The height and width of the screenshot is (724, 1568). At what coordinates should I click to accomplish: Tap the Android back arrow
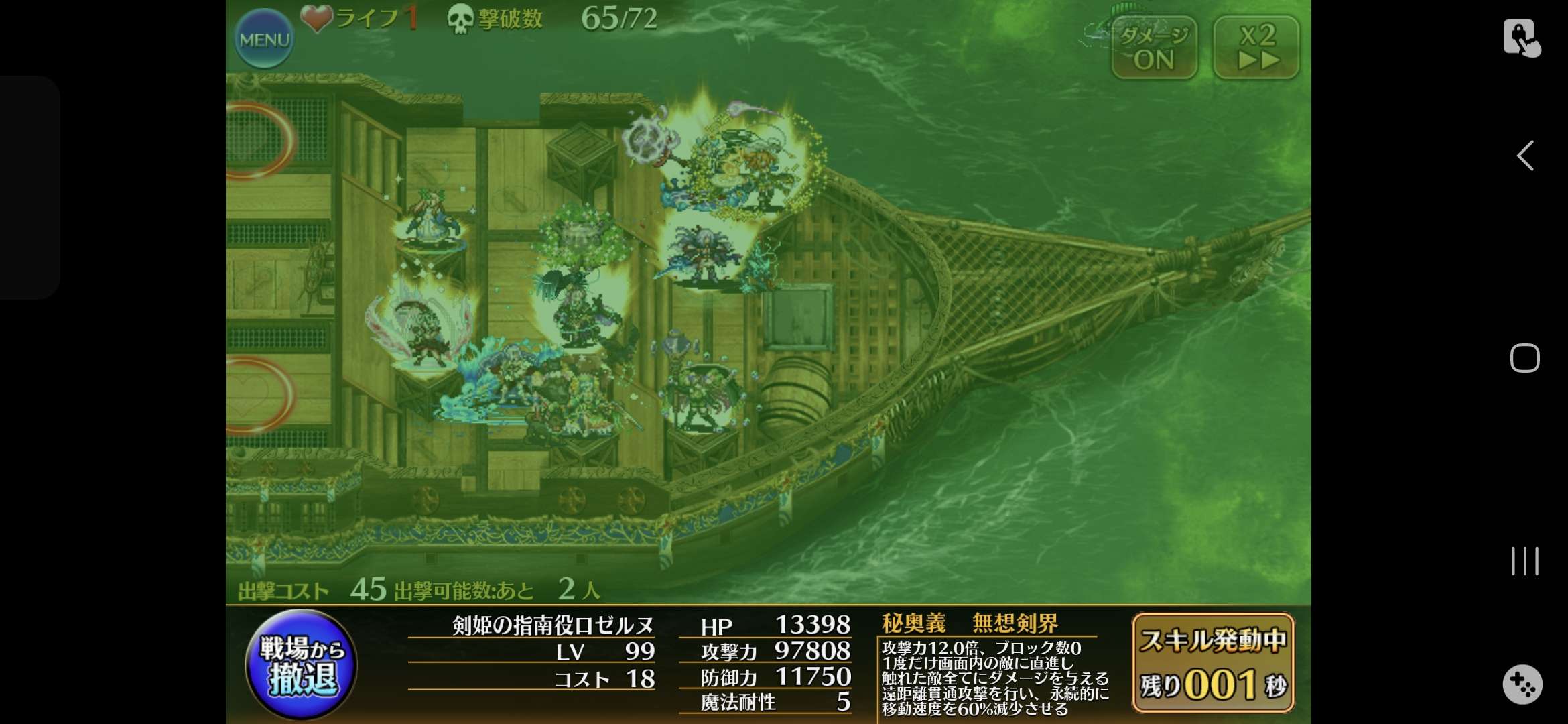click(1525, 156)
